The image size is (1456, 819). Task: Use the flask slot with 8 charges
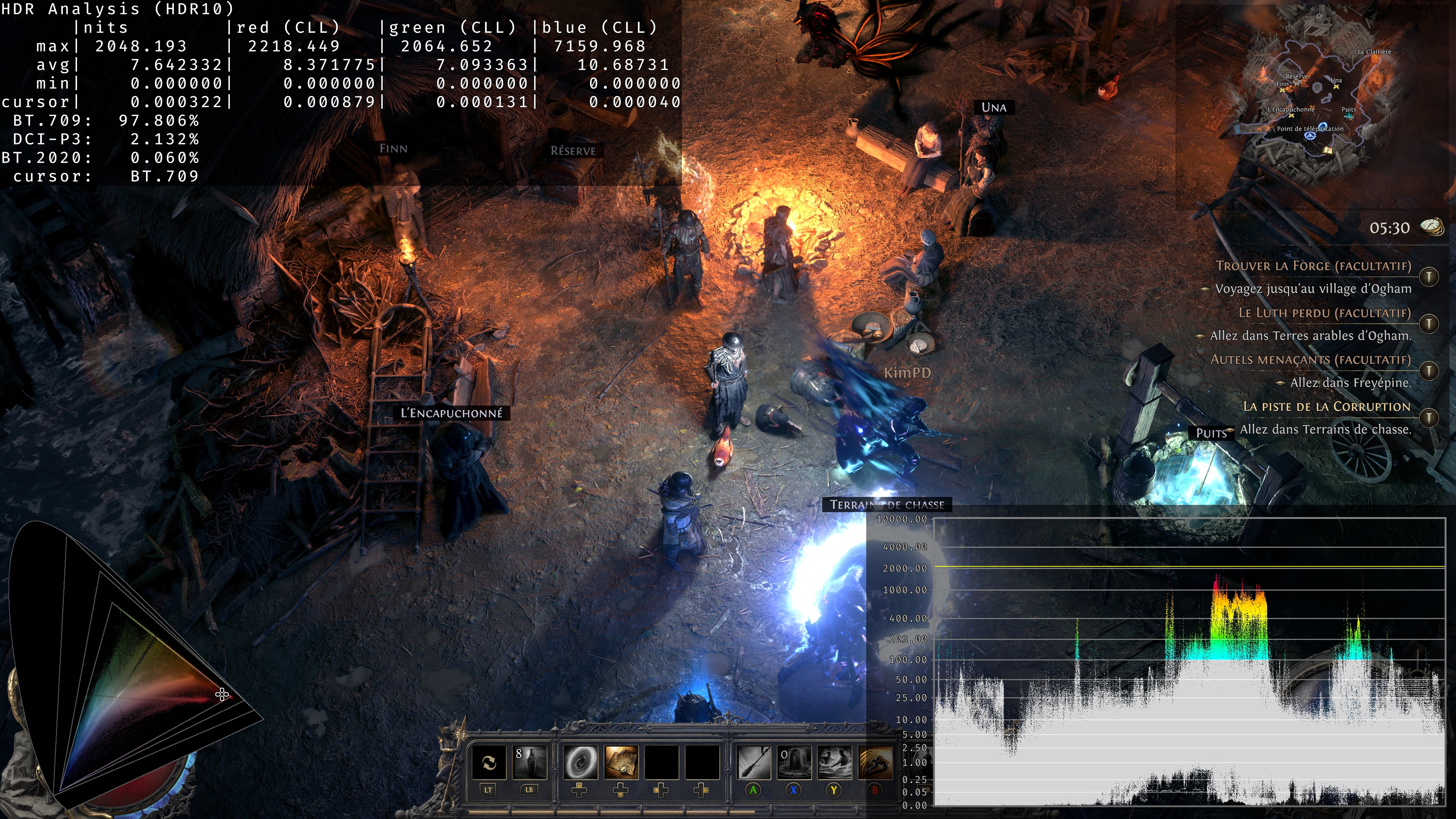(x=529, y=762)
